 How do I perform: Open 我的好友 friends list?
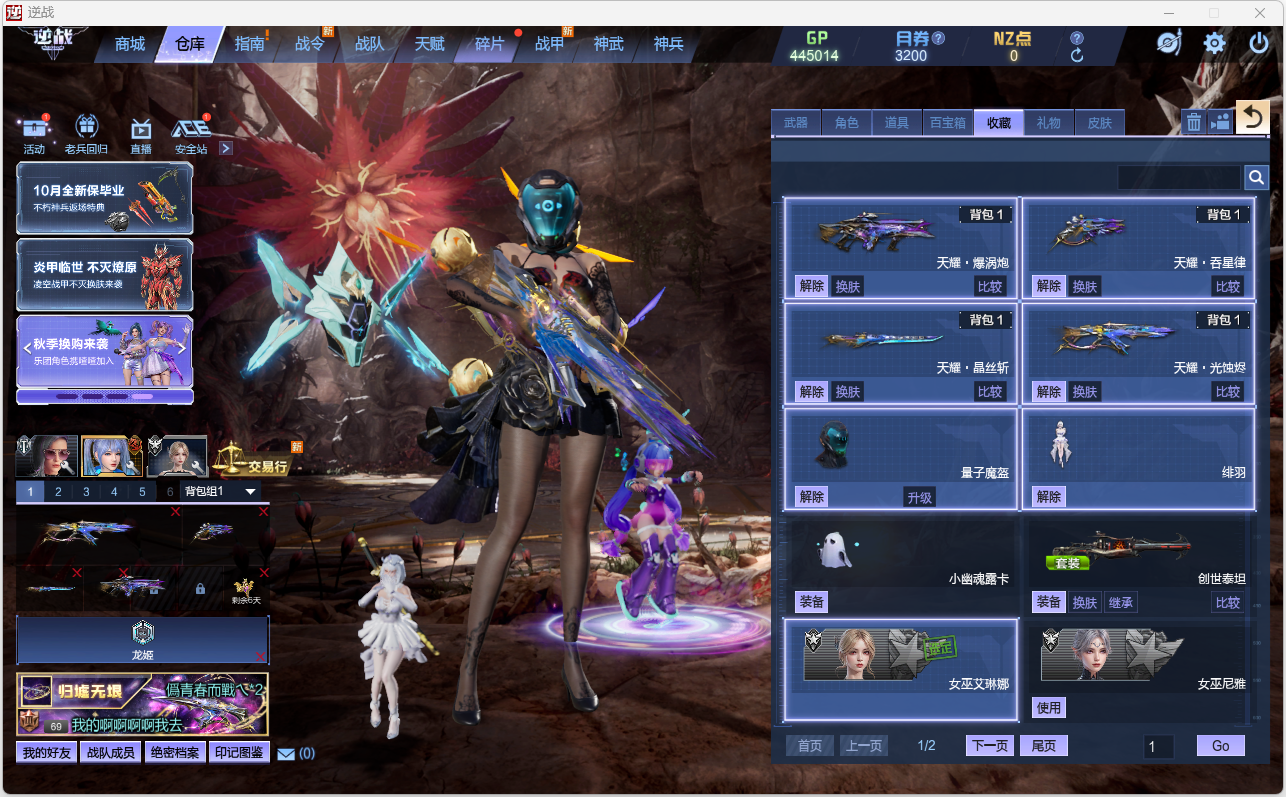(x=48, y=753)
